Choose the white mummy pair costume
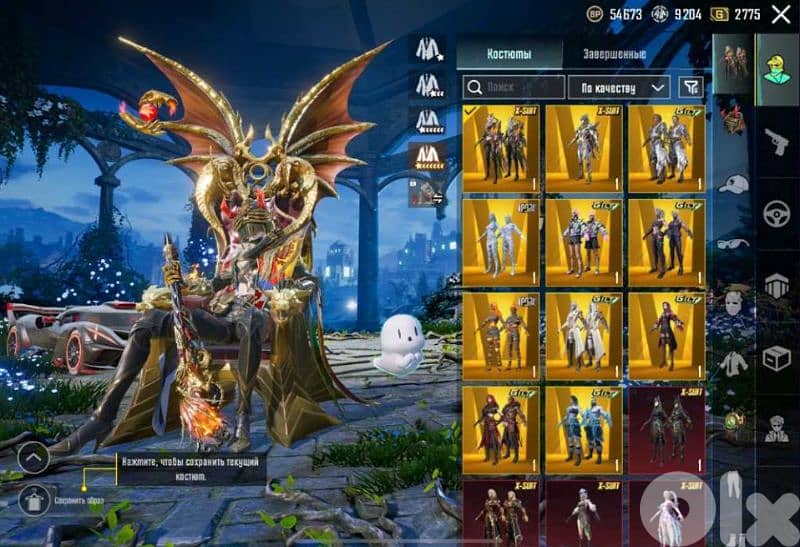The image size is (800, 547). pos(501,242)
